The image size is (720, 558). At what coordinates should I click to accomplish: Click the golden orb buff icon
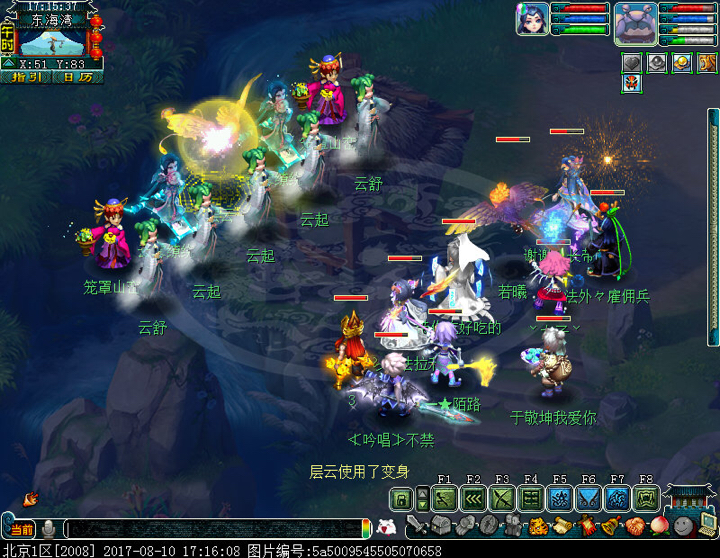click(x=682, y=62)
